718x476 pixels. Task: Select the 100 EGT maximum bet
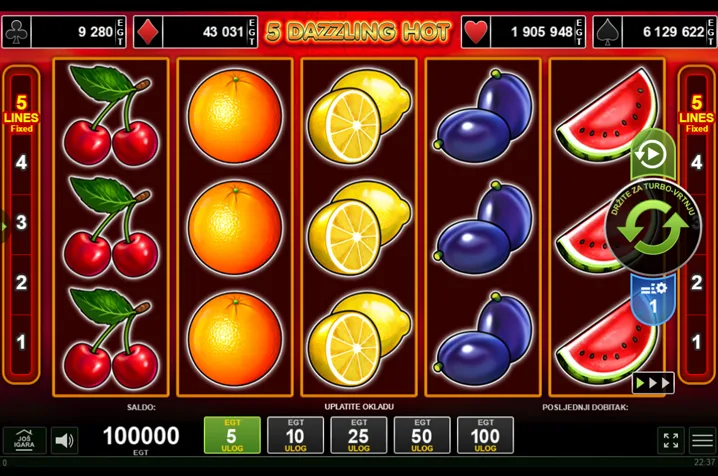coord(485,435)
